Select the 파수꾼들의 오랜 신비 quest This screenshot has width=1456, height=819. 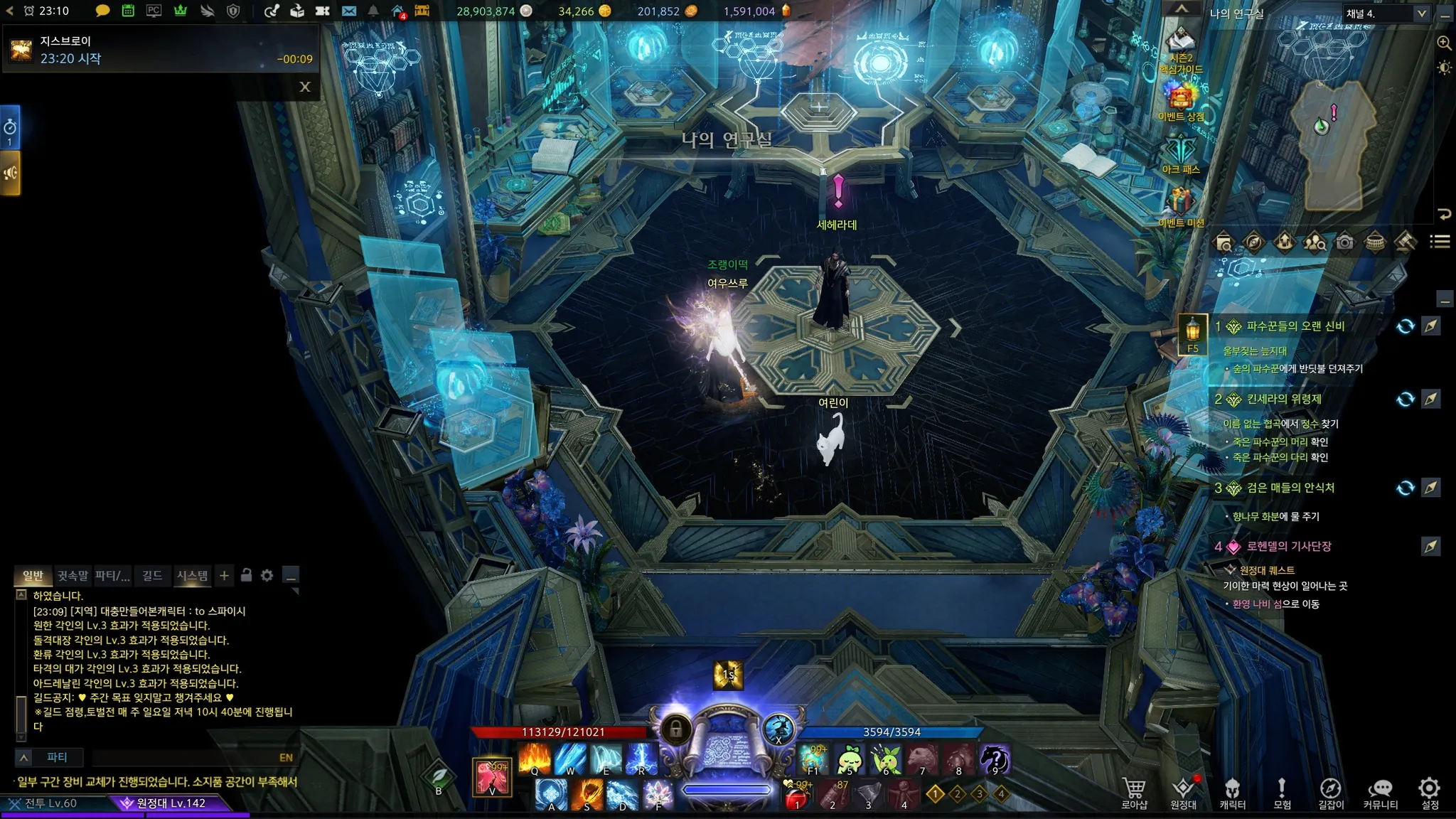click(x=1295, y=326)
